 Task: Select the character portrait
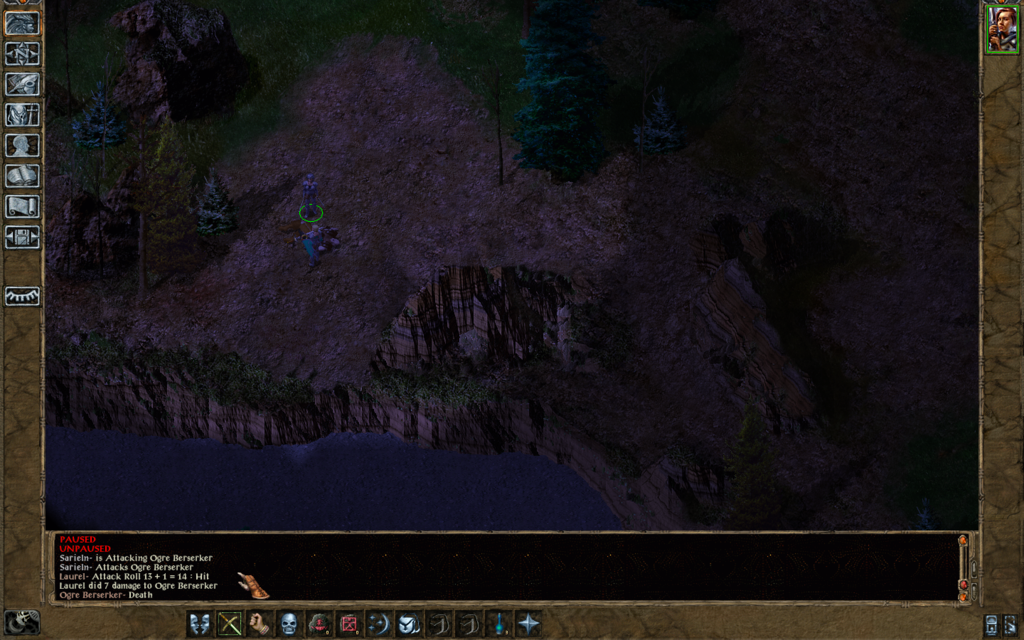coord(1001,30)
